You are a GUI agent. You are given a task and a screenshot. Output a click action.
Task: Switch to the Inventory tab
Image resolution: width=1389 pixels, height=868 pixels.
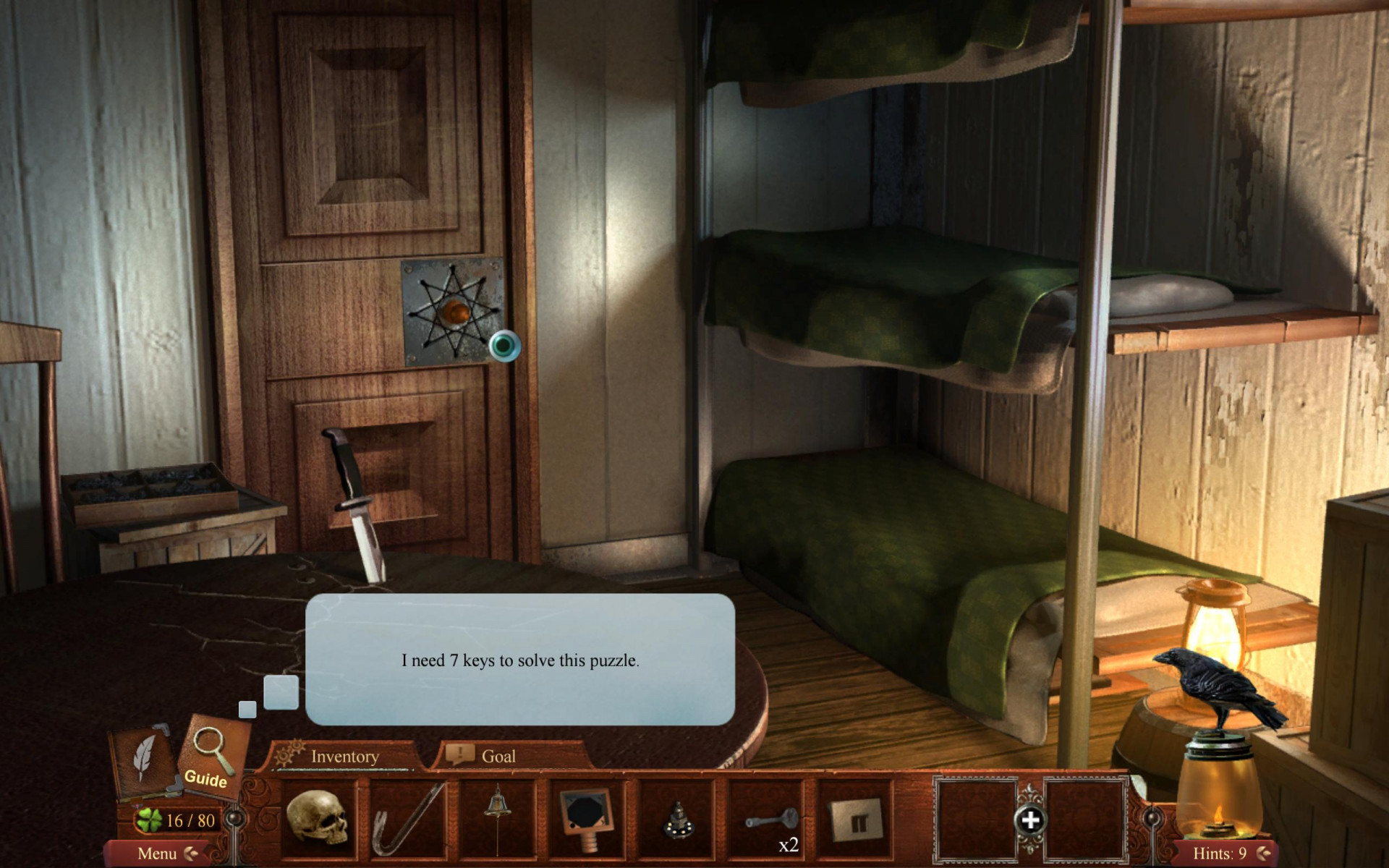coord(344,757)
